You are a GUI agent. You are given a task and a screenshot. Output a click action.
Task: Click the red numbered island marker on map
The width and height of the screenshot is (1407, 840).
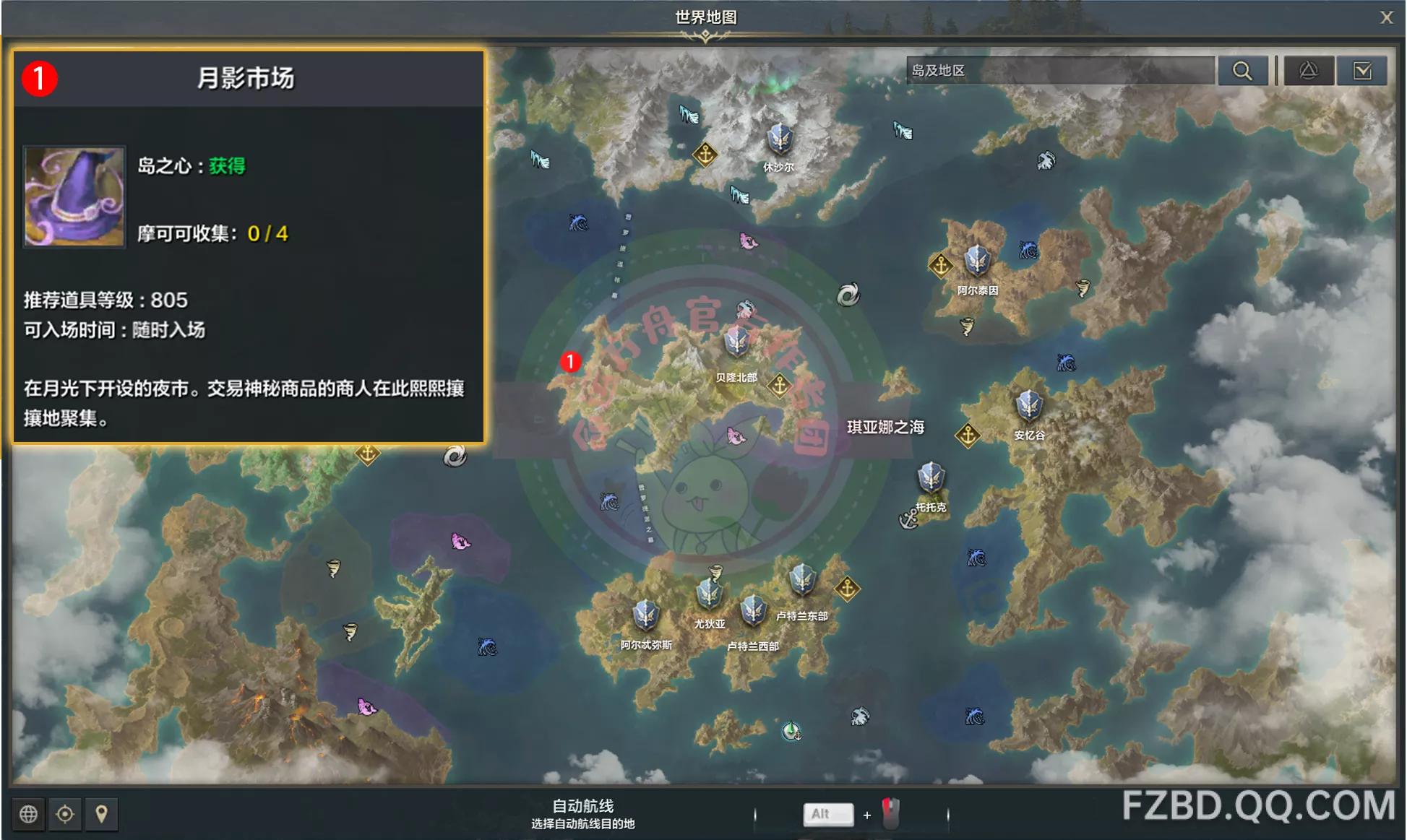click(x=571, y=362)
